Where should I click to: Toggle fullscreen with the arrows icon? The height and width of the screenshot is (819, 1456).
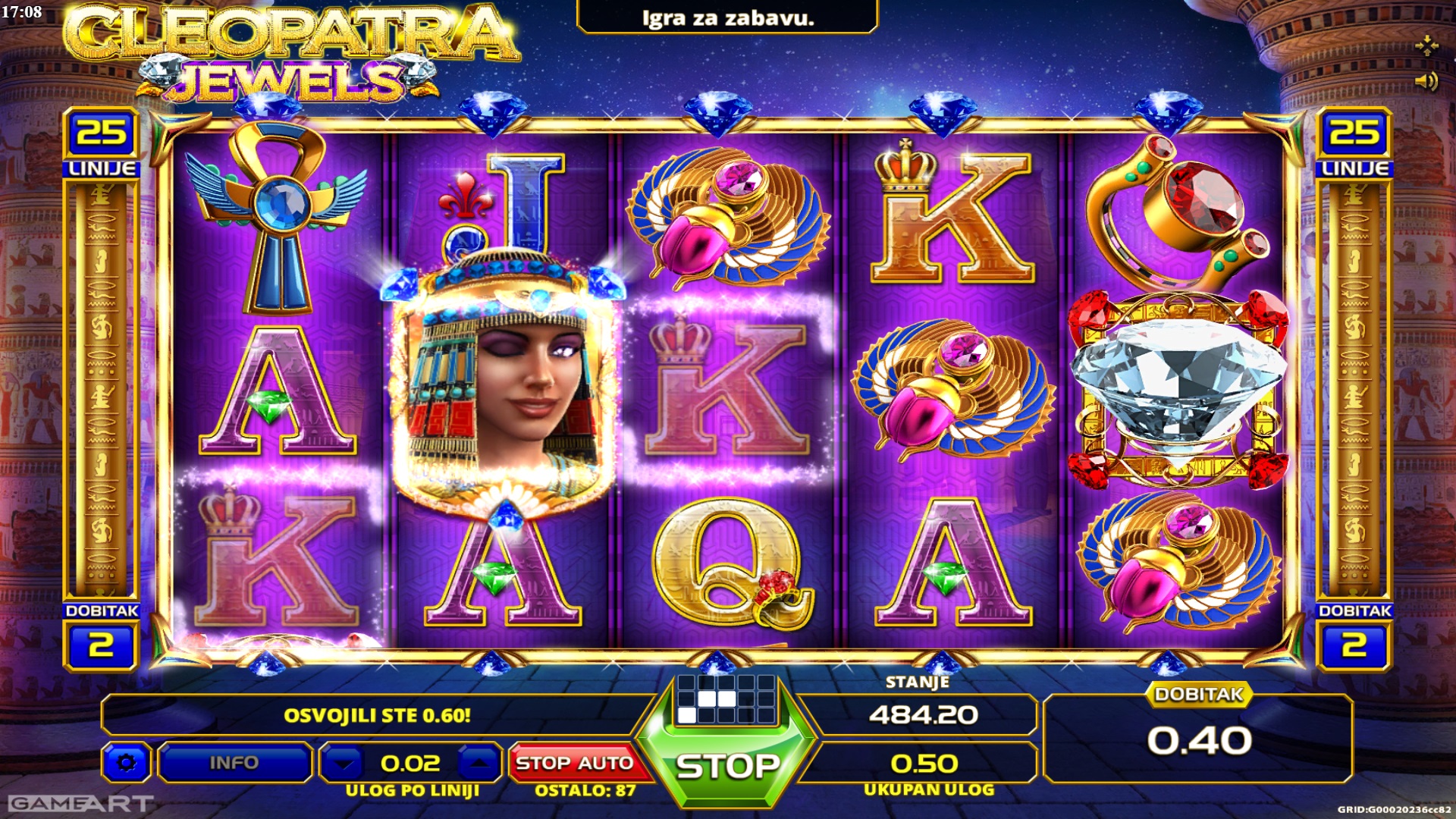(1426, 45)
